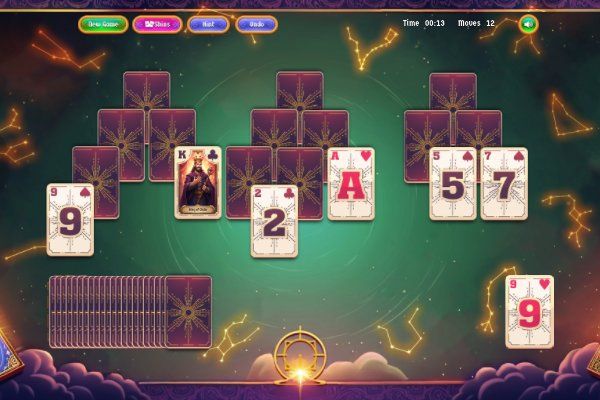Pick the King face card
The image size is (600, 400).
pos(198,183)
